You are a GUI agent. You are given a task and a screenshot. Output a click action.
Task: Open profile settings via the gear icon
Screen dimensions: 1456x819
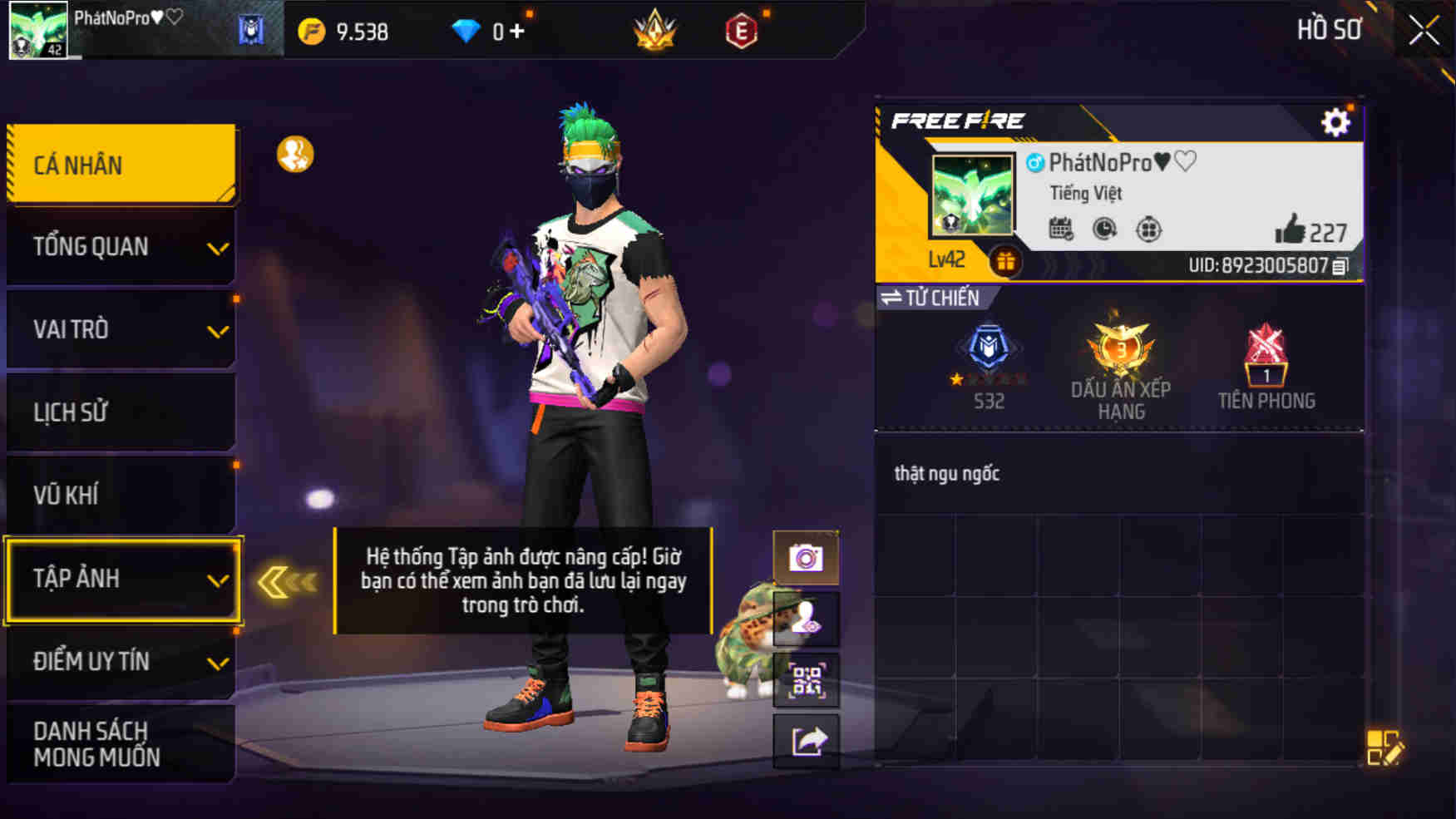pyautogui.click(x=1336, y=121)
